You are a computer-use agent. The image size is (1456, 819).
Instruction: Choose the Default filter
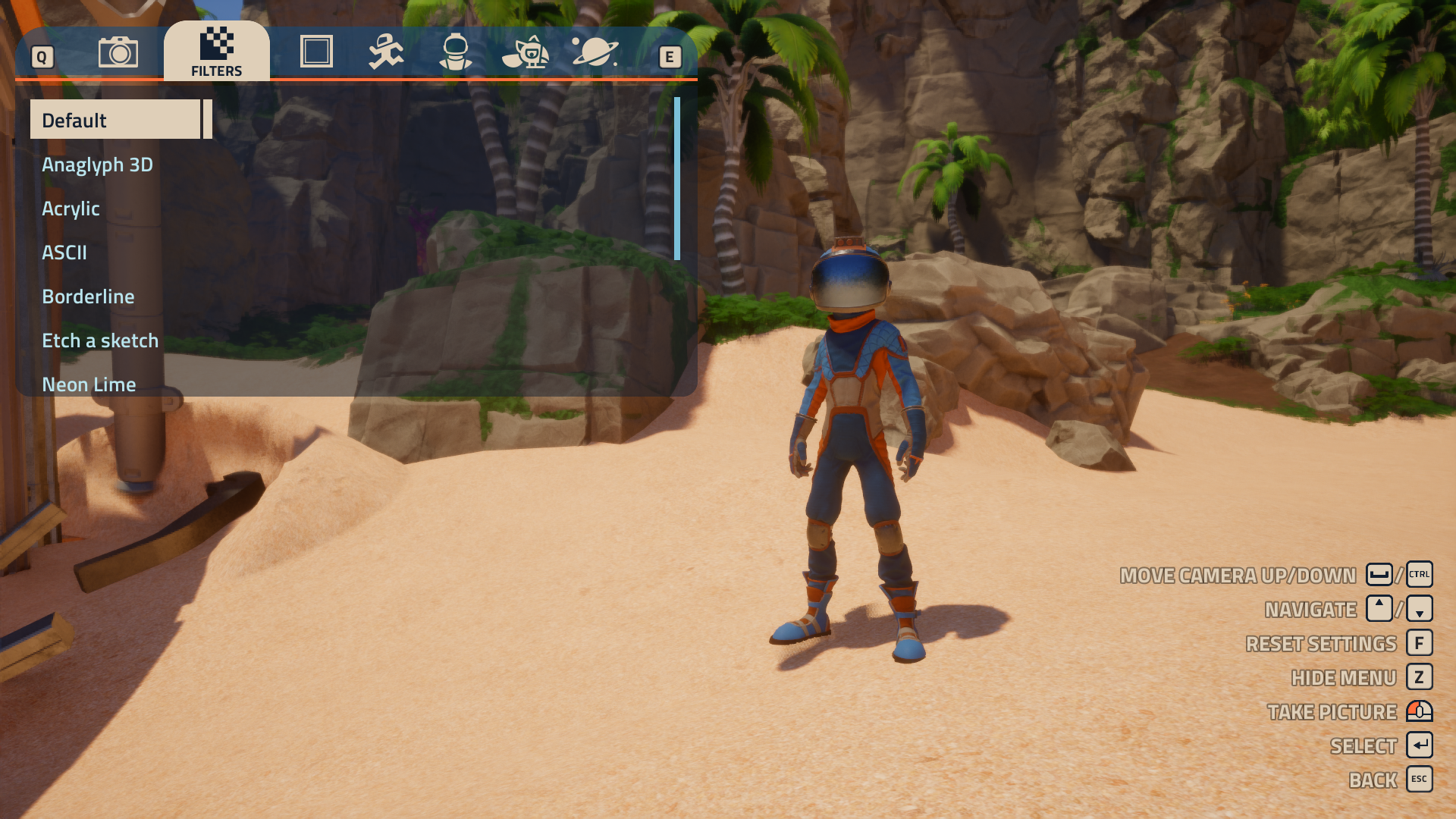(115, 120)
